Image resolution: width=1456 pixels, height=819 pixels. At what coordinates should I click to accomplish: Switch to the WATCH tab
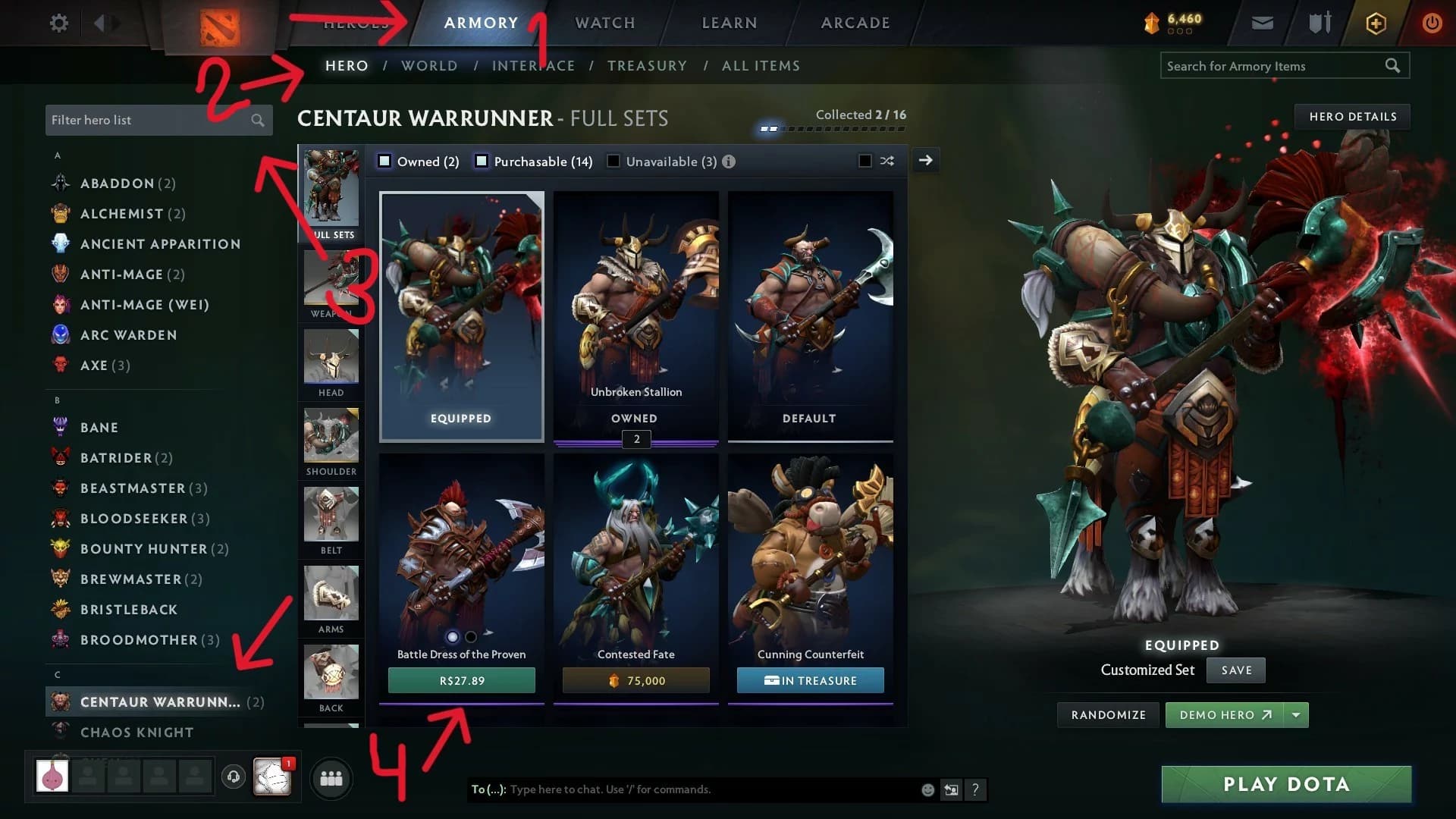click(604, 23)
